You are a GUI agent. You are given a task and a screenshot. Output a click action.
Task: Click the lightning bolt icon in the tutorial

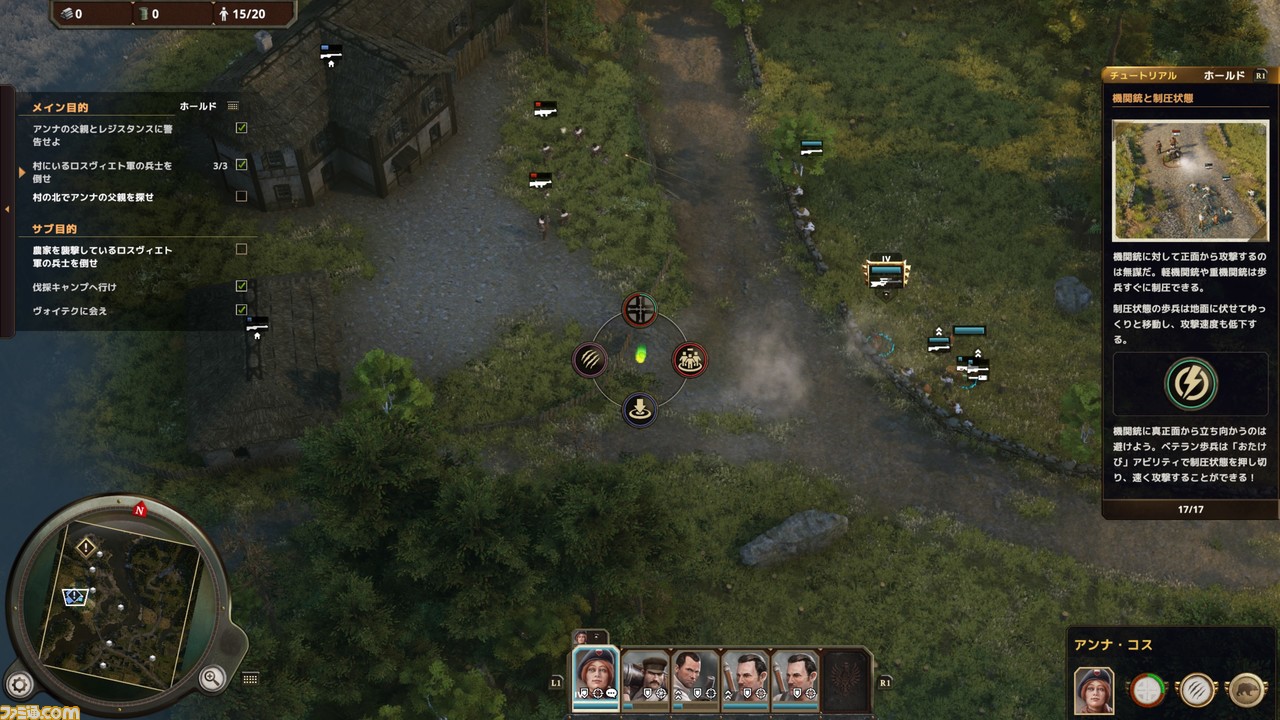[1190, 383]
